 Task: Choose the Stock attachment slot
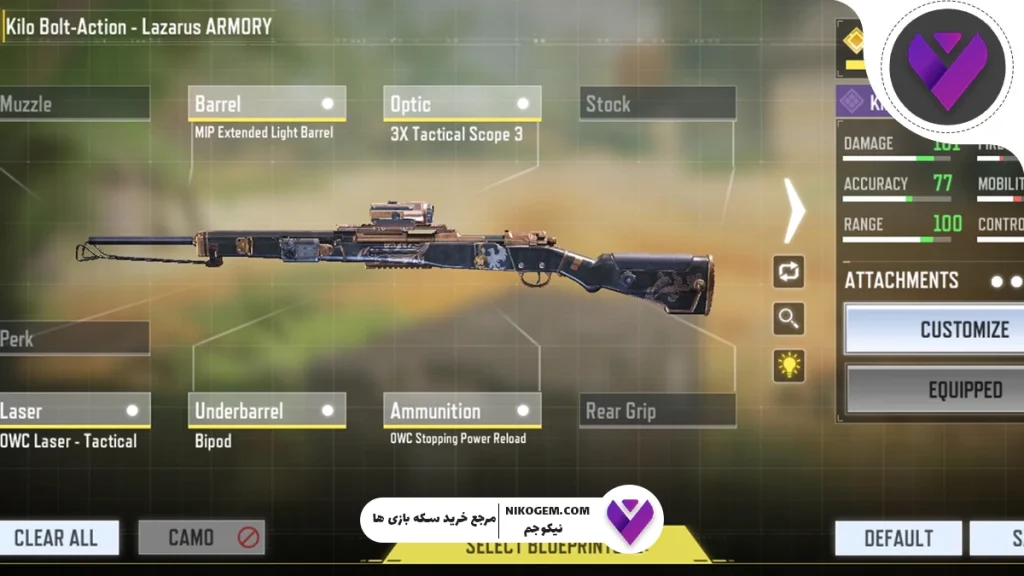pyautogui.click(x=657, y=104)
